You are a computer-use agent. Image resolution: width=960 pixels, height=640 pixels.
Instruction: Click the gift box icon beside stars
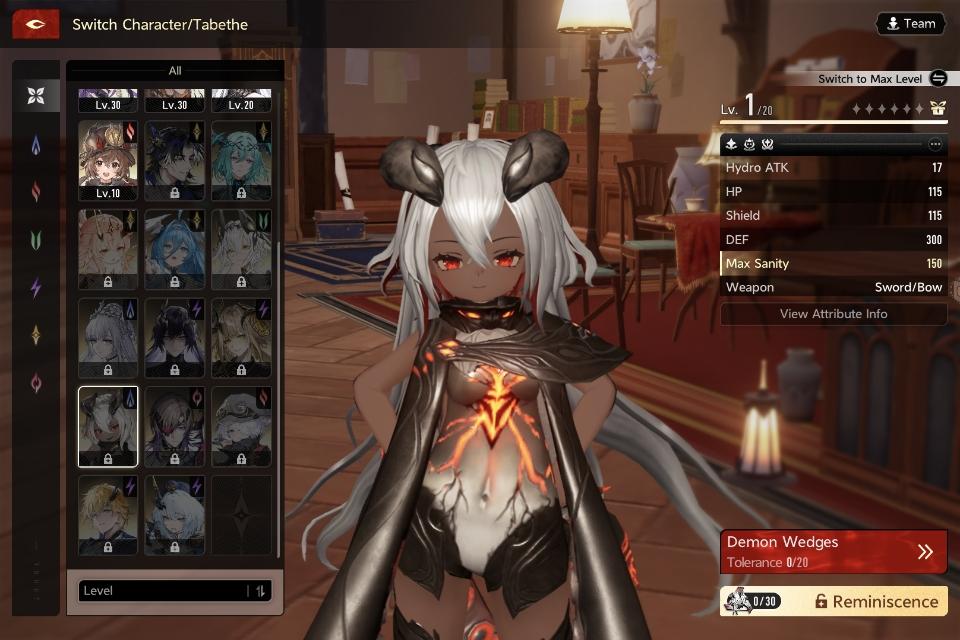click(937, 109)
